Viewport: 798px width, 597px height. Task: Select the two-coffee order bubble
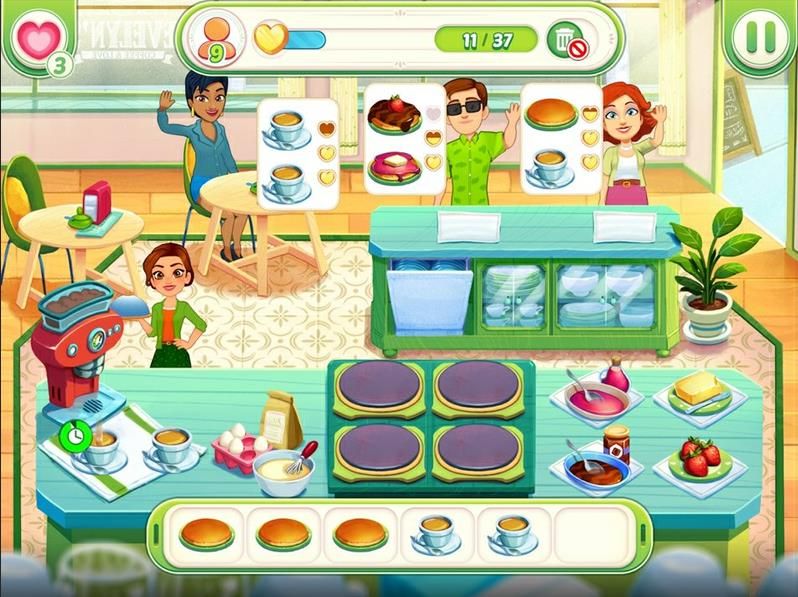[x=298, y=154]
